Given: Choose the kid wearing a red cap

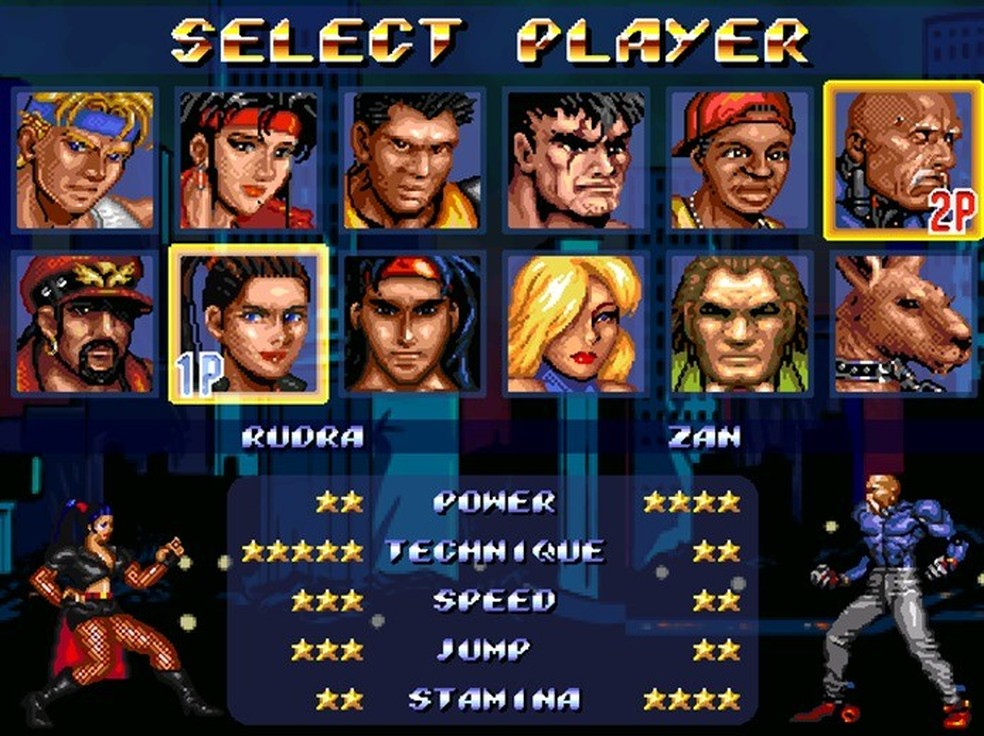Looking at the screenshot, I should tap(739, 160).
